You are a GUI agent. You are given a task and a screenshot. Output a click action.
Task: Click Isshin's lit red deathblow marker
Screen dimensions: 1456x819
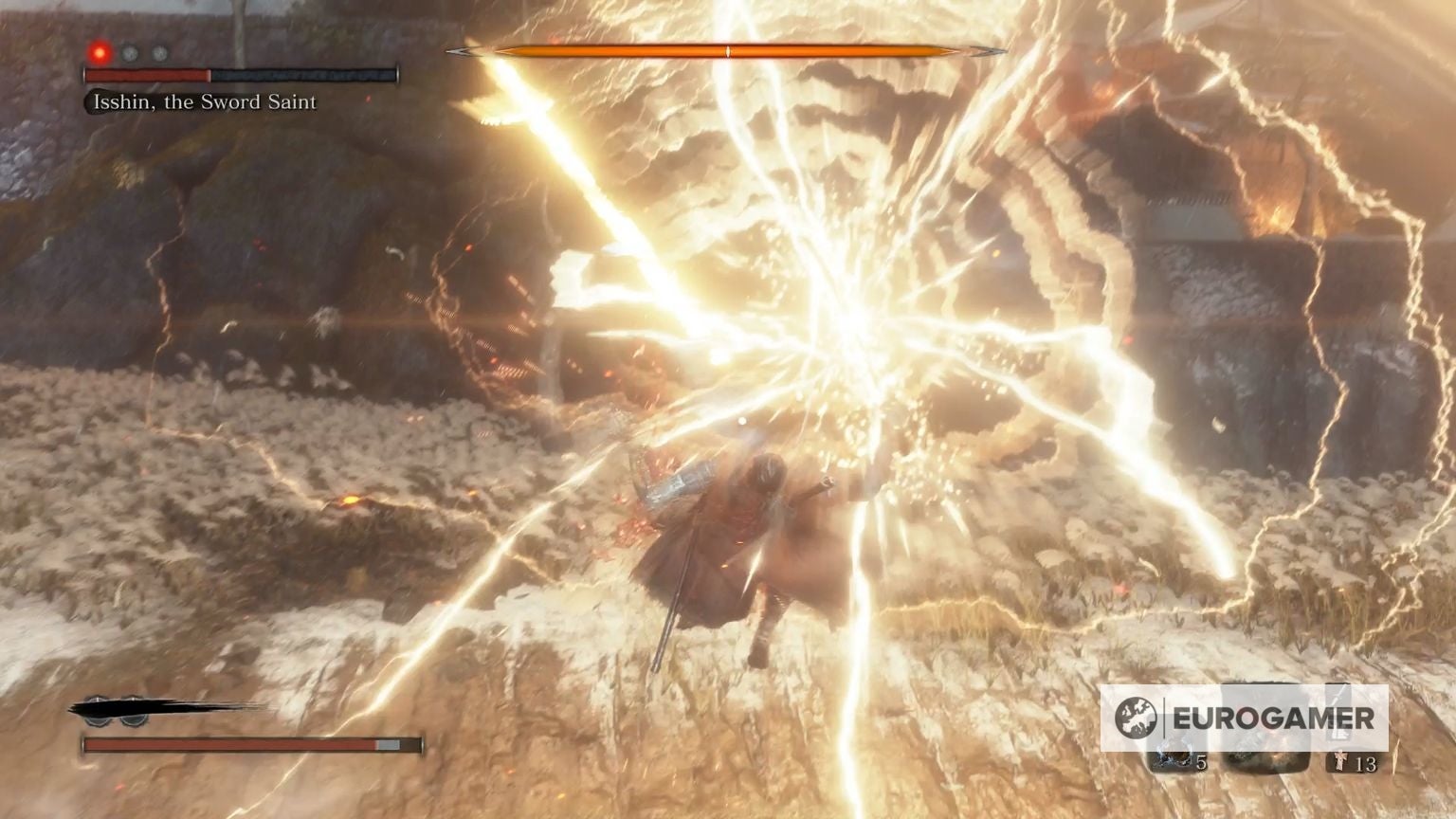click(100, 54)
